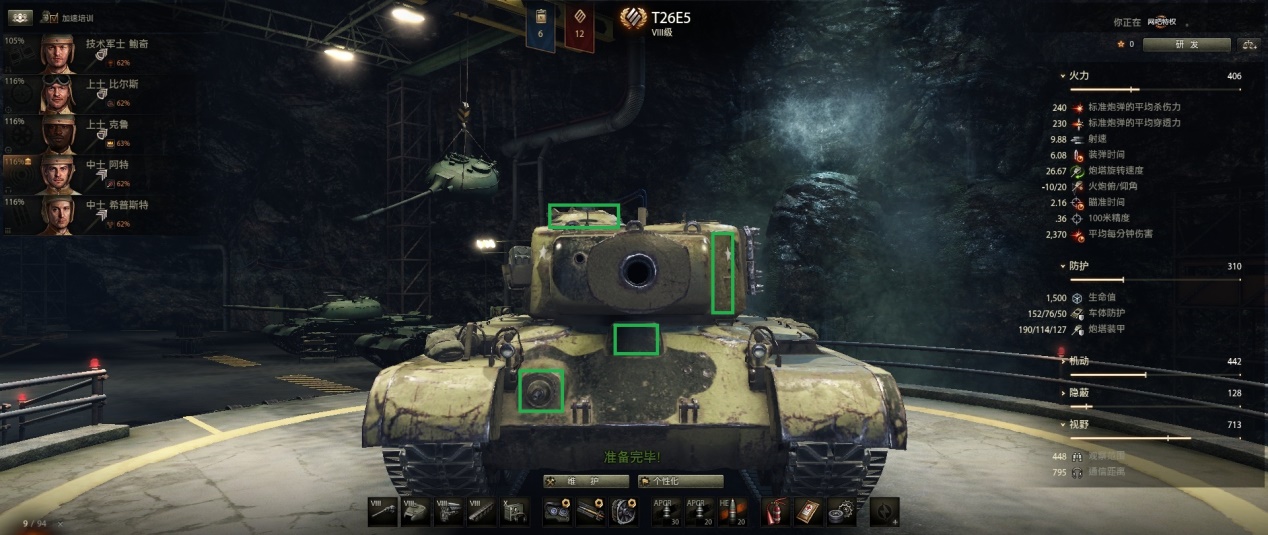Screen dimensions: 1268x535
Task: Select the HE shell slot
Action: (x=734, y=511)
